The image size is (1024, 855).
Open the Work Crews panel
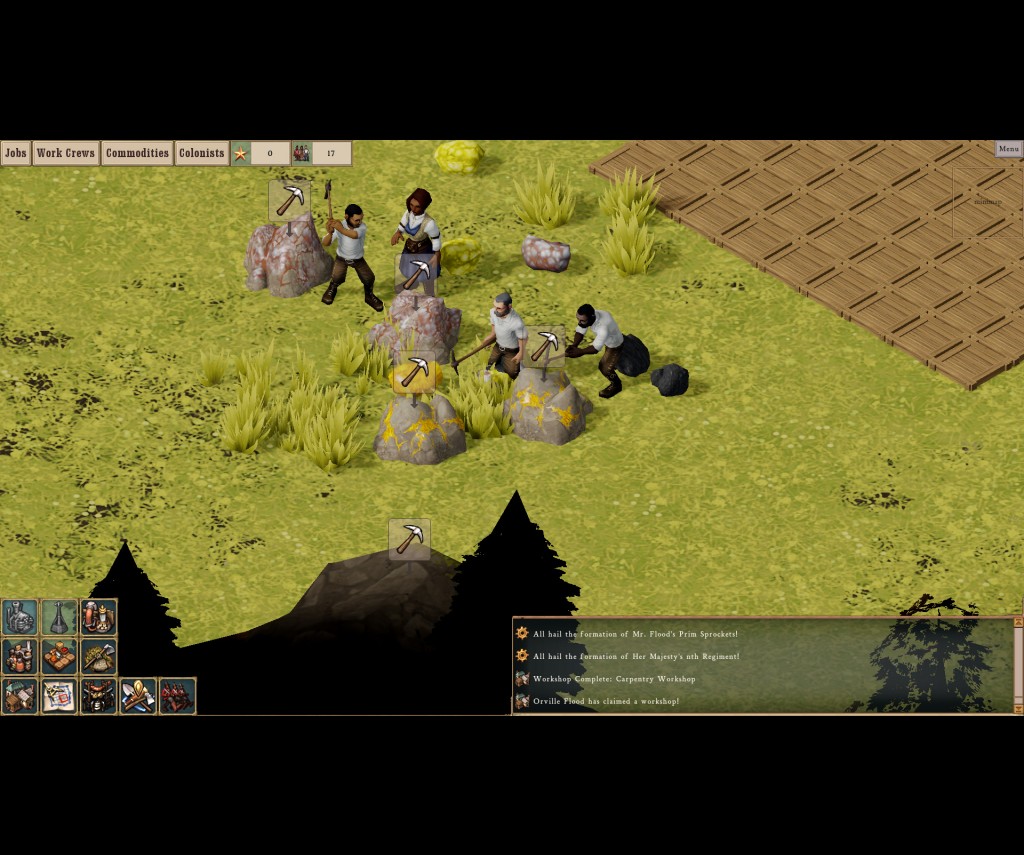(65, 153)
